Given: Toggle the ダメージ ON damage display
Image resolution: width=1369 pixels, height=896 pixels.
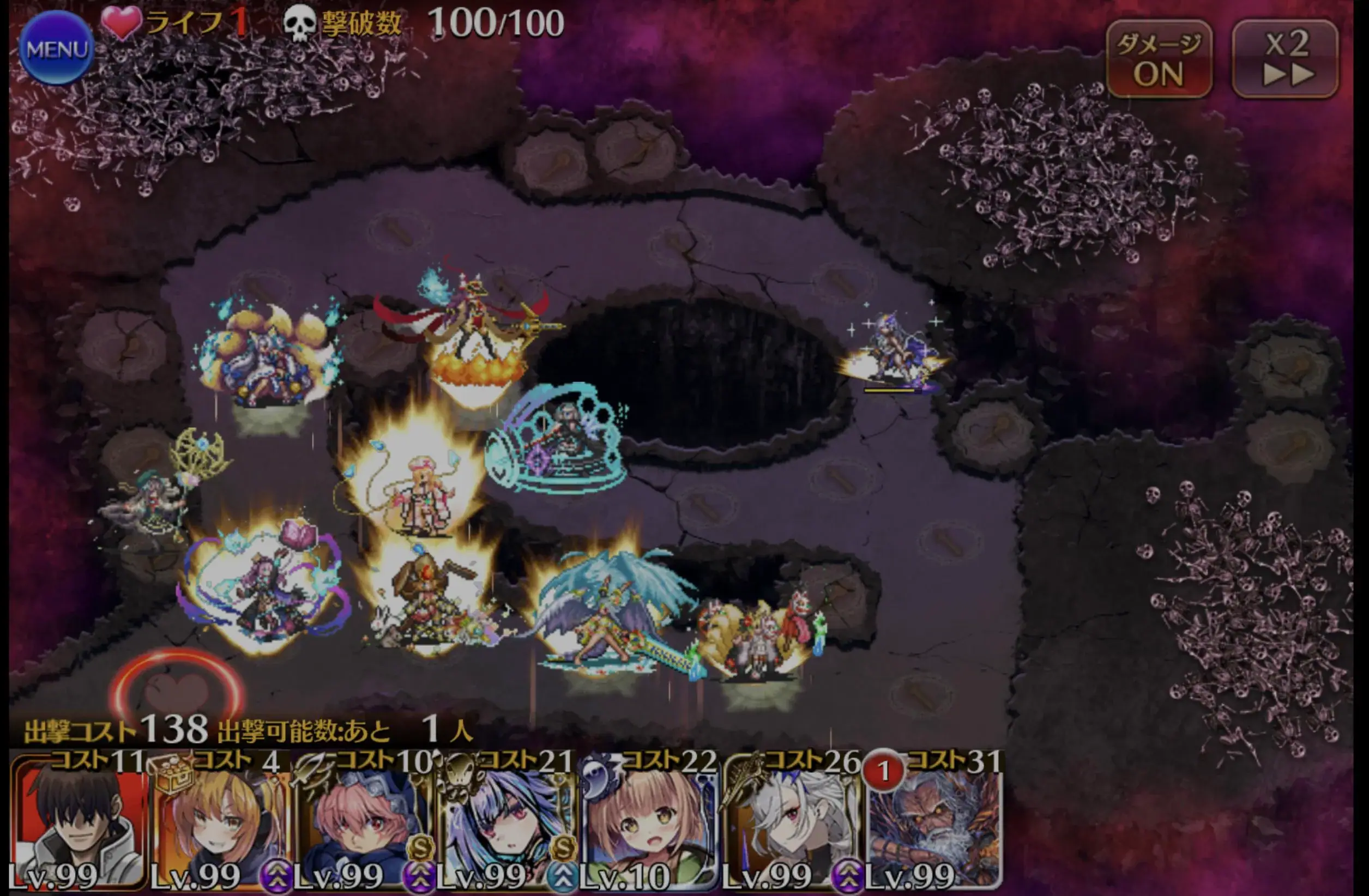Looking at the screenshot, I should tap(1158, 58).
